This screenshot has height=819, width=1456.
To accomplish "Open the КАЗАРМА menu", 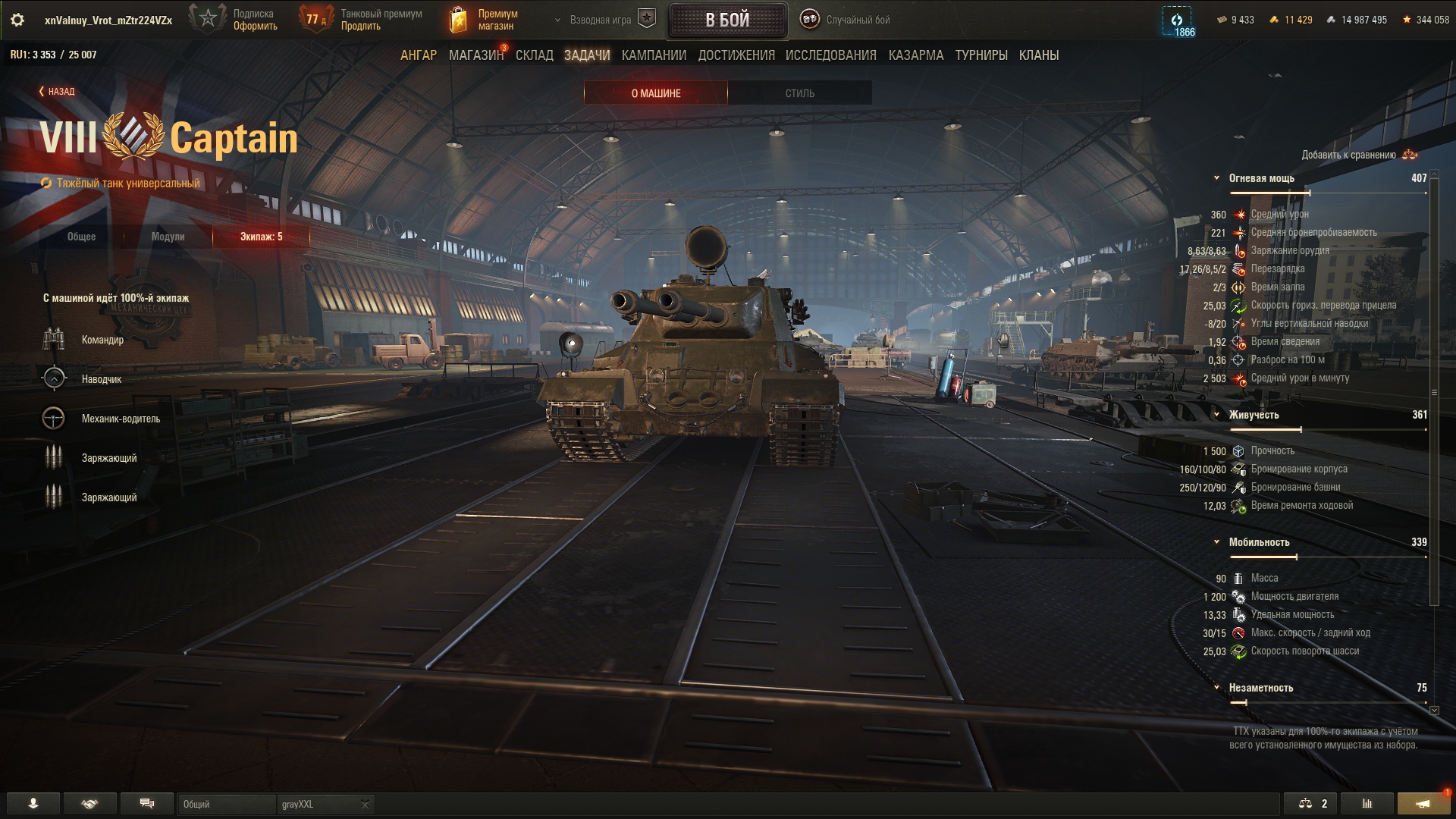I will tap(916, 55).
